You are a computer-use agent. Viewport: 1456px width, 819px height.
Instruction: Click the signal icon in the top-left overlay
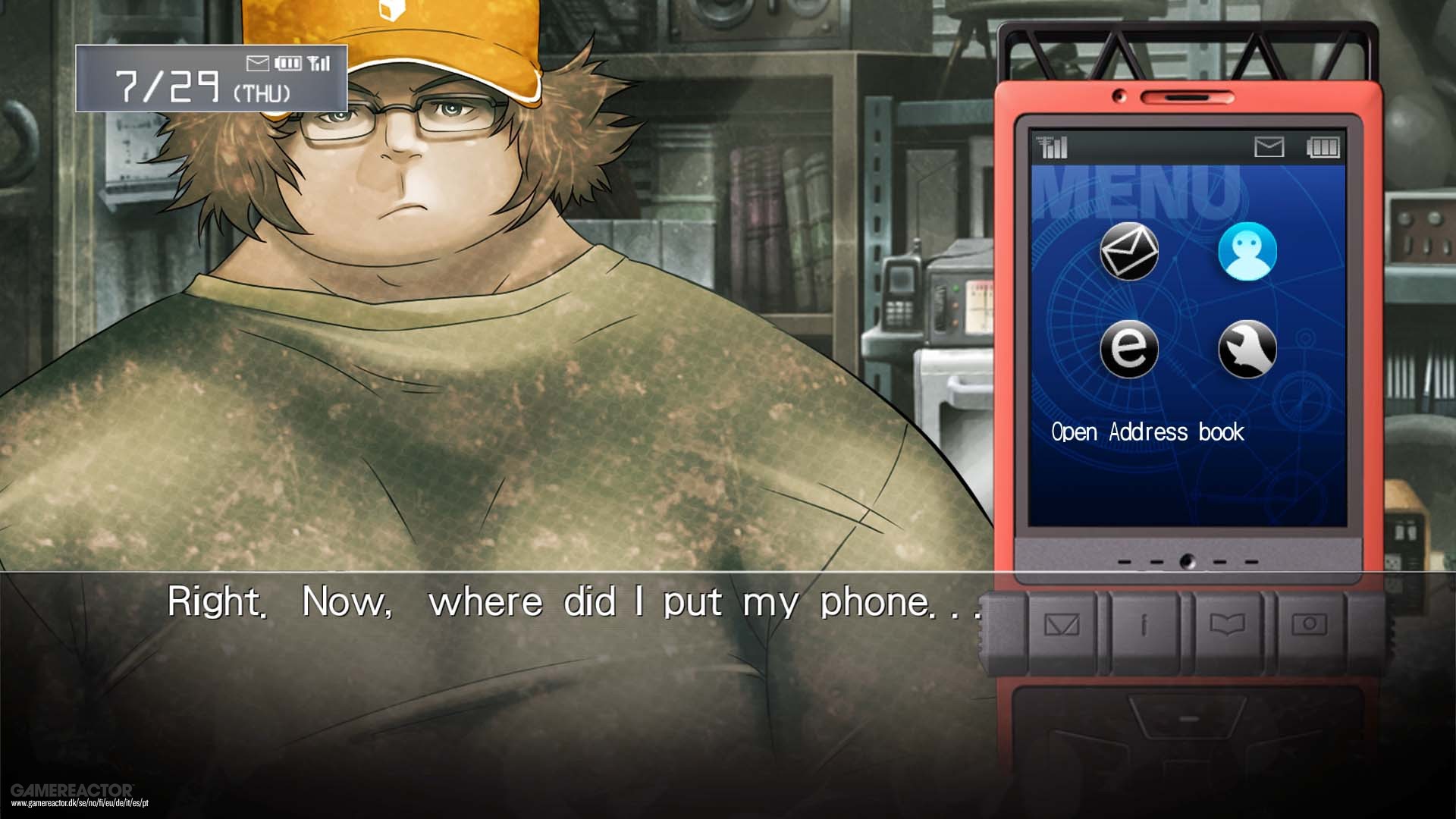318,64
